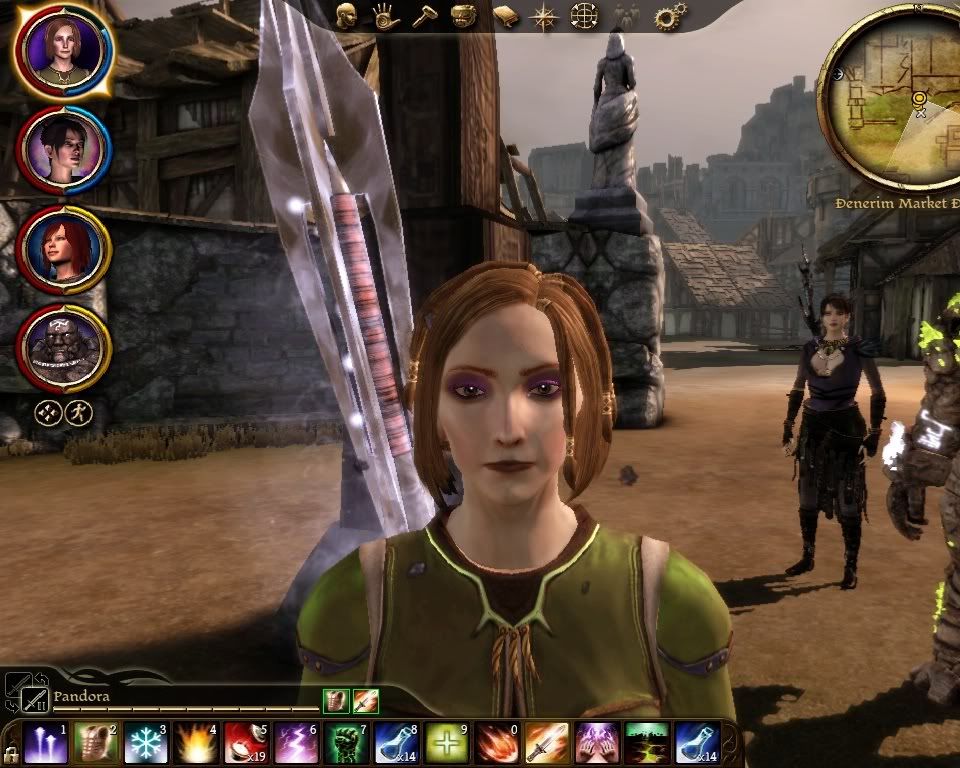The height and width of the screenshot is (768, 960).
Task: Open the gear-shaped options menu
Action: tap(668, 16)
